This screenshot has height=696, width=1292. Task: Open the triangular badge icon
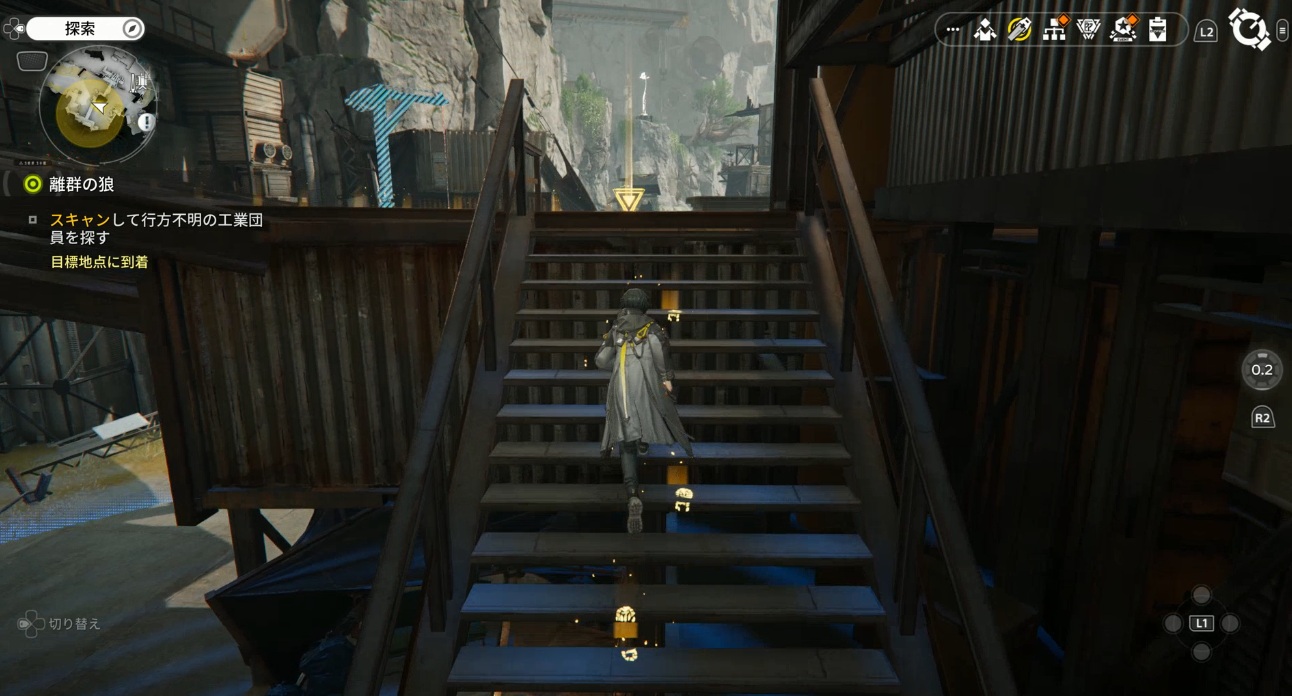click(1088, 30)
